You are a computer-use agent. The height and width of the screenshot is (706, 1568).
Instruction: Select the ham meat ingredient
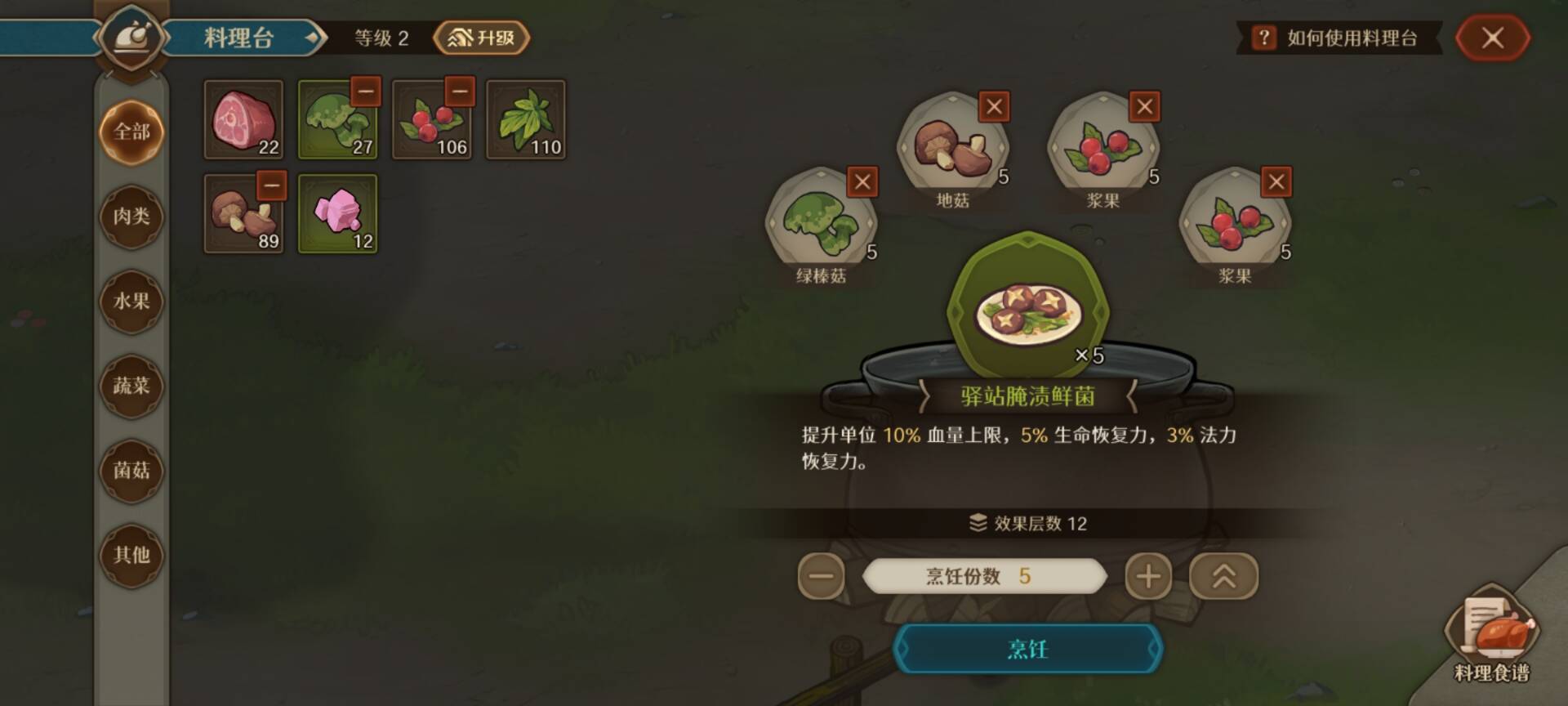tap(243, 121)
